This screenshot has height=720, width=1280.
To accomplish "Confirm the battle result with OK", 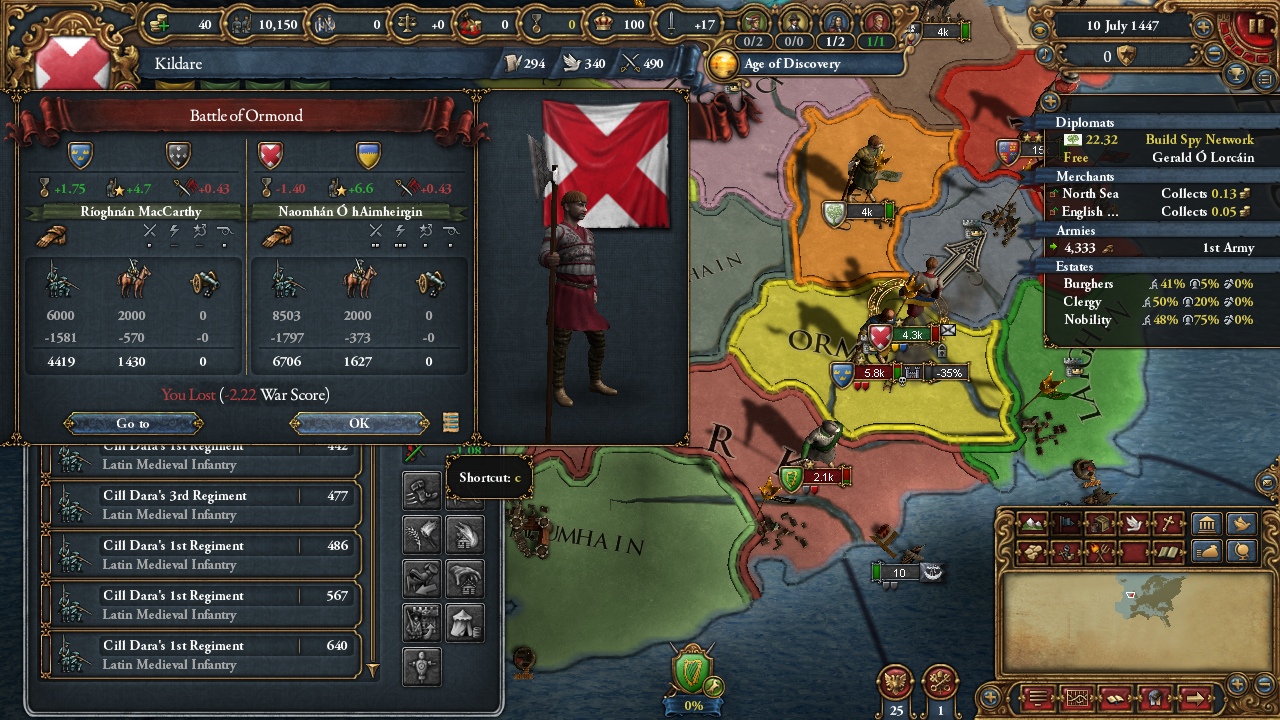I will [359, 423].
